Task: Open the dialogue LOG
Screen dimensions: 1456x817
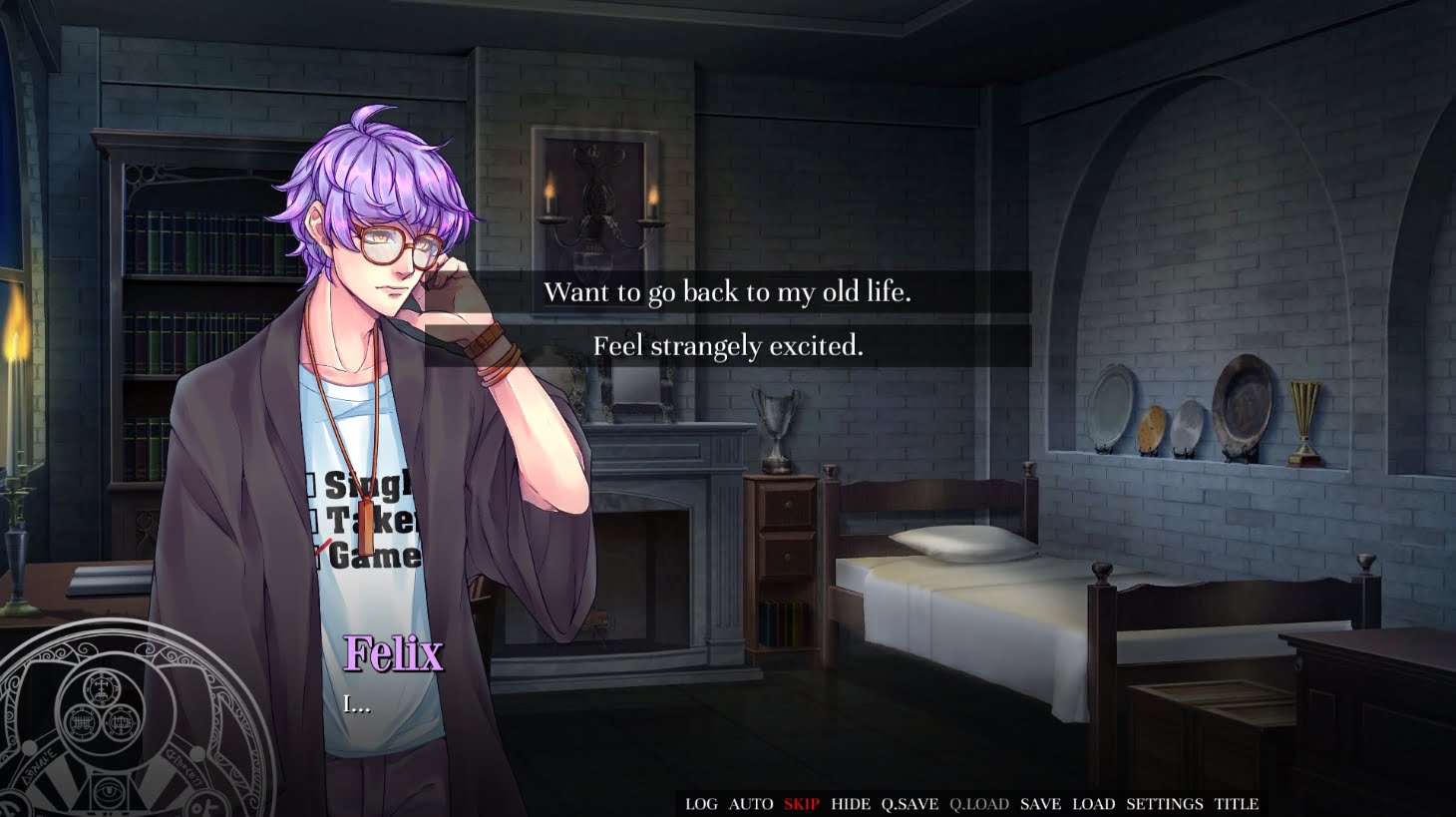Action: (x=701, y=804)
